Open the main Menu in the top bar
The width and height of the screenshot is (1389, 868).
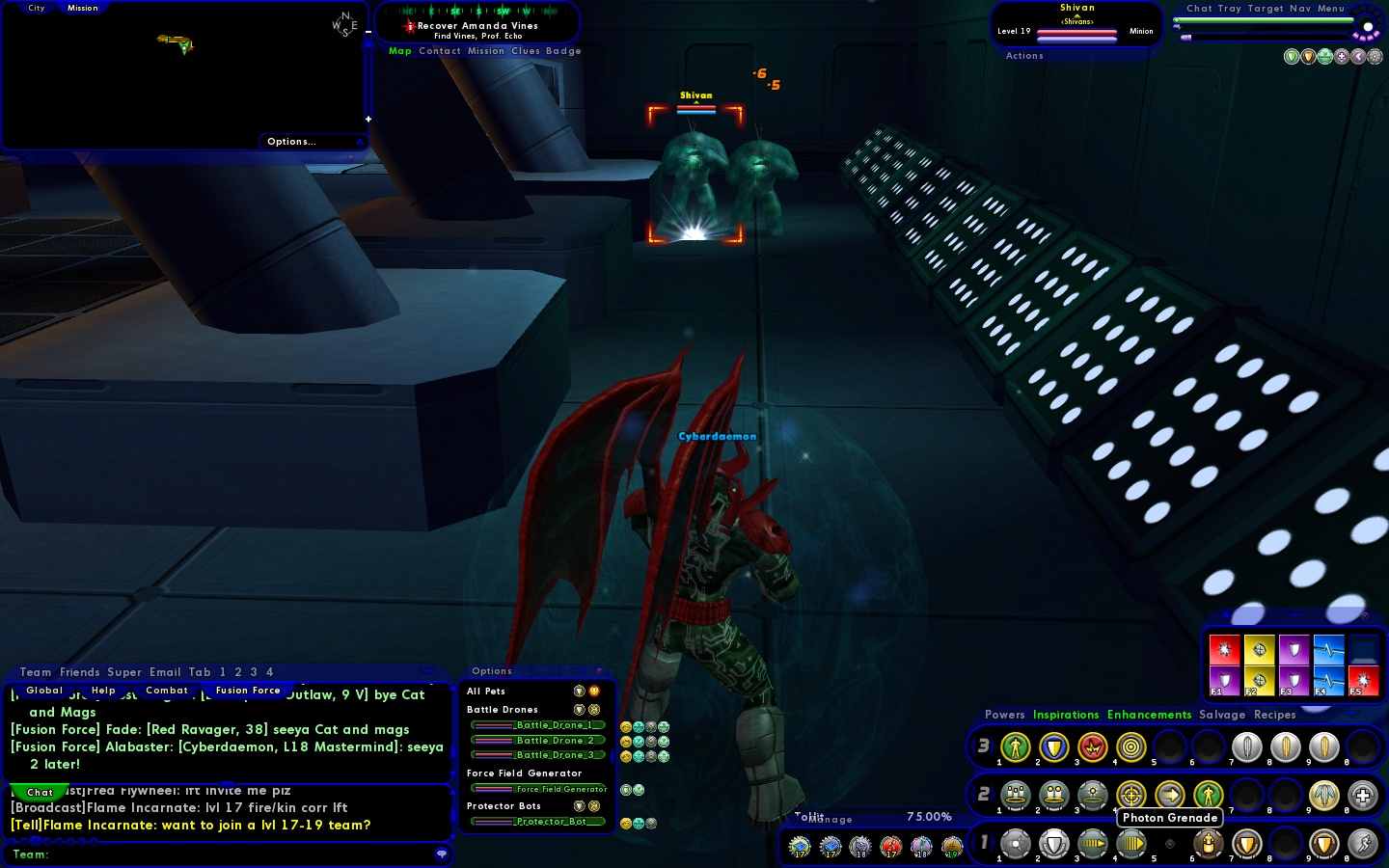pos(1331,9)
